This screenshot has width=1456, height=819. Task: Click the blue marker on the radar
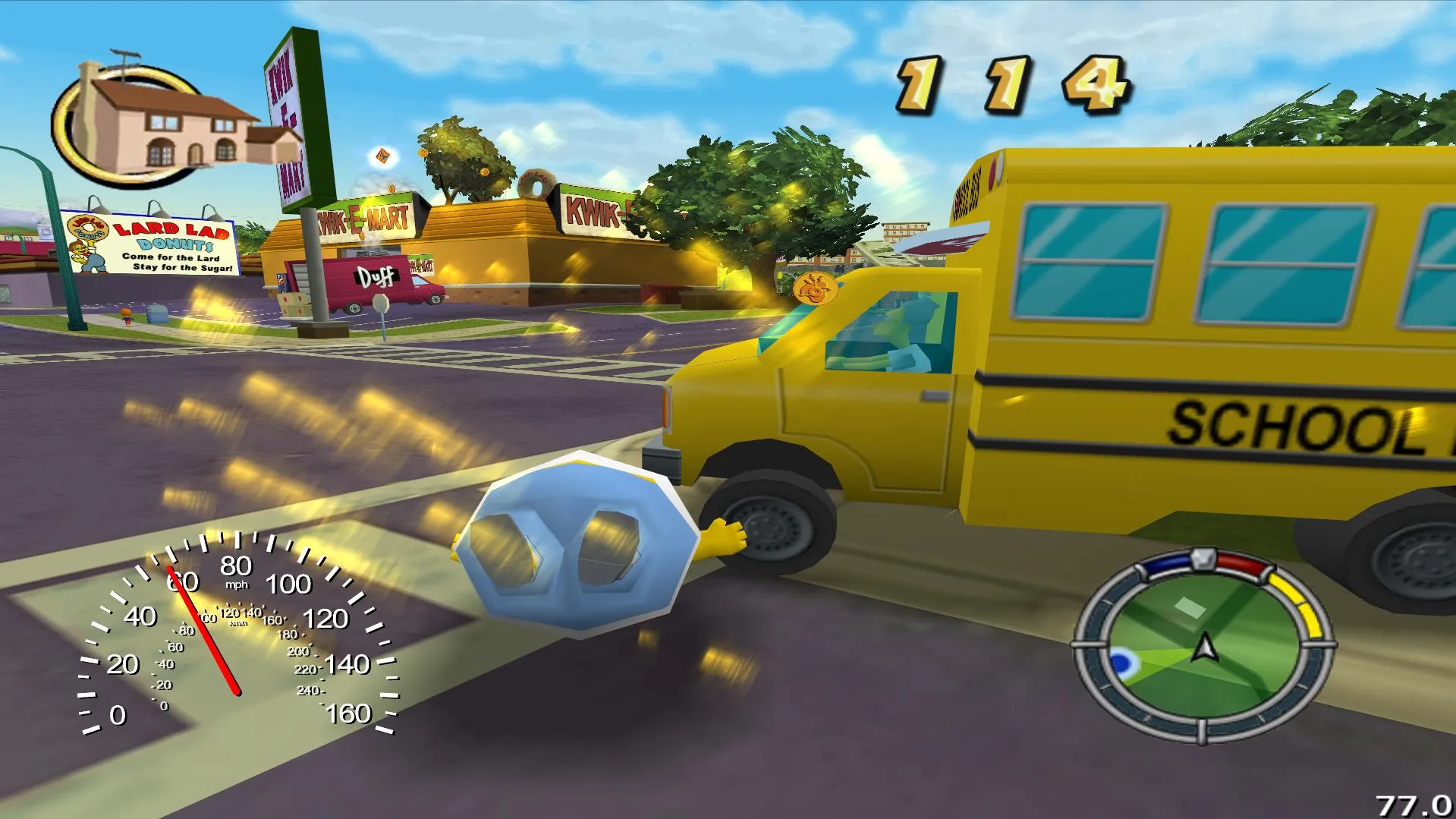[1121, 663]
